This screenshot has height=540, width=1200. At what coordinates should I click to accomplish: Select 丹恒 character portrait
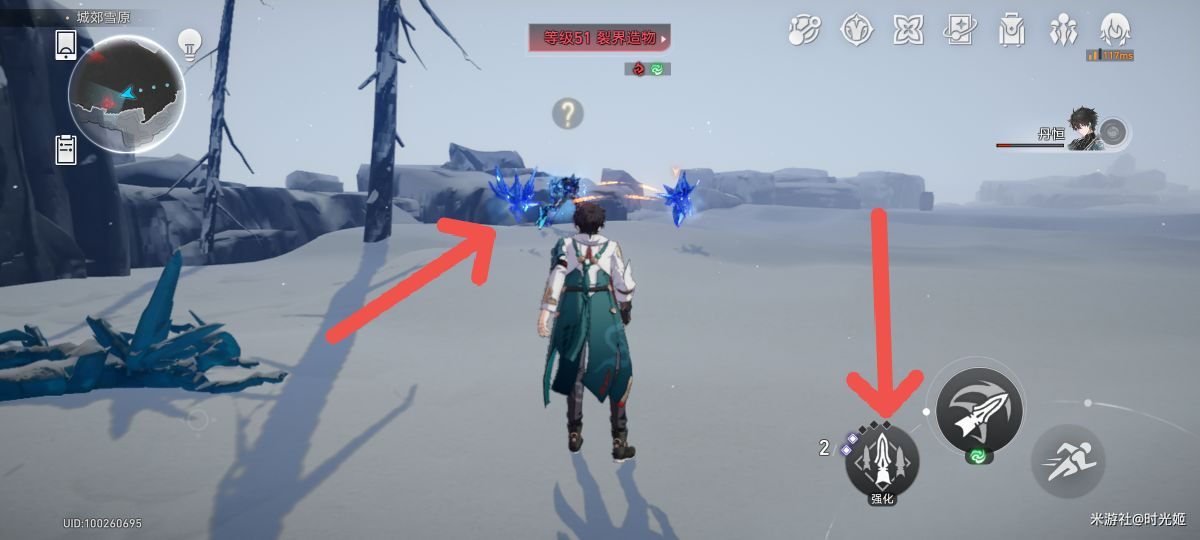pos(1085,130)
